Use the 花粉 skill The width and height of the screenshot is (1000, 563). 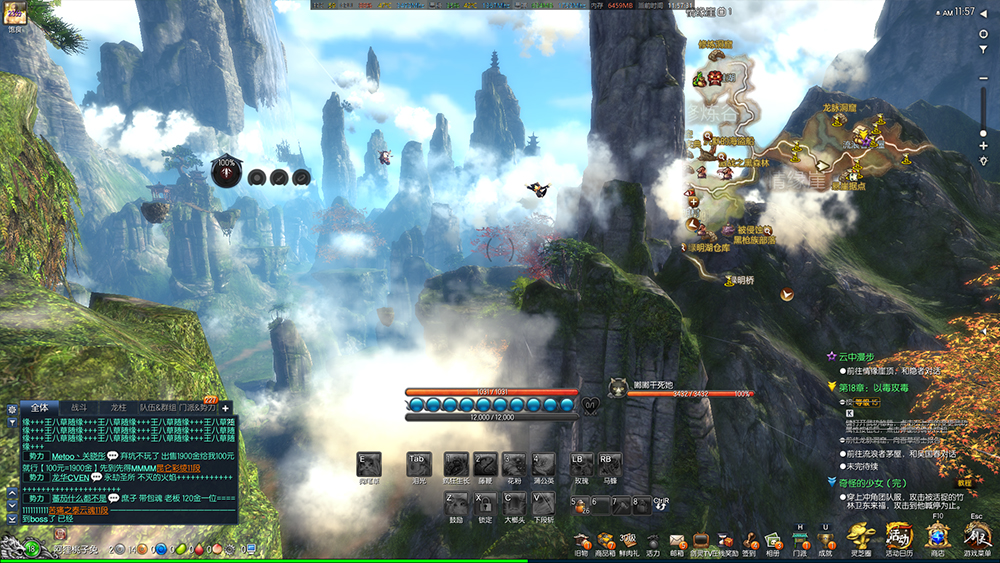click(514, 465)
